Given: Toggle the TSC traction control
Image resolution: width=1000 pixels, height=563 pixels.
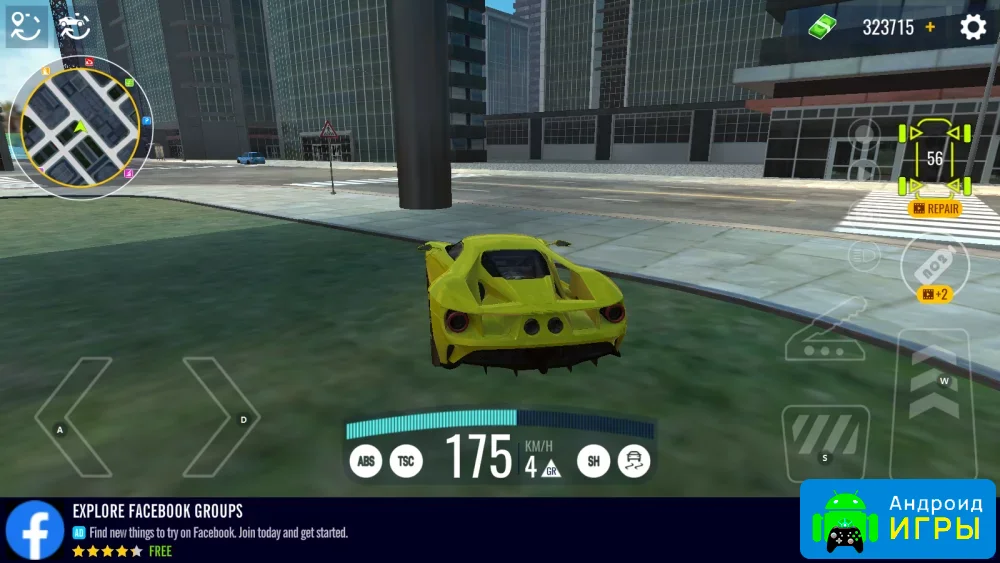Looking at the screenshot, I should 406,461.
